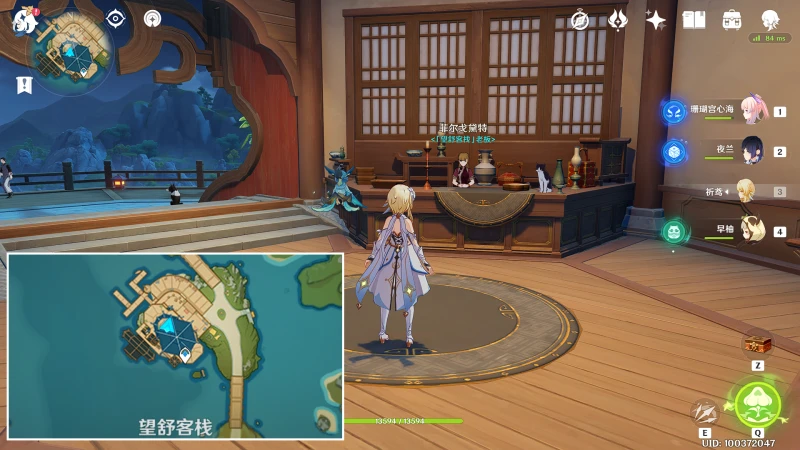Click the enlarged 望舒客栈 map inset

pyautogui.click(x=176, y=346)
